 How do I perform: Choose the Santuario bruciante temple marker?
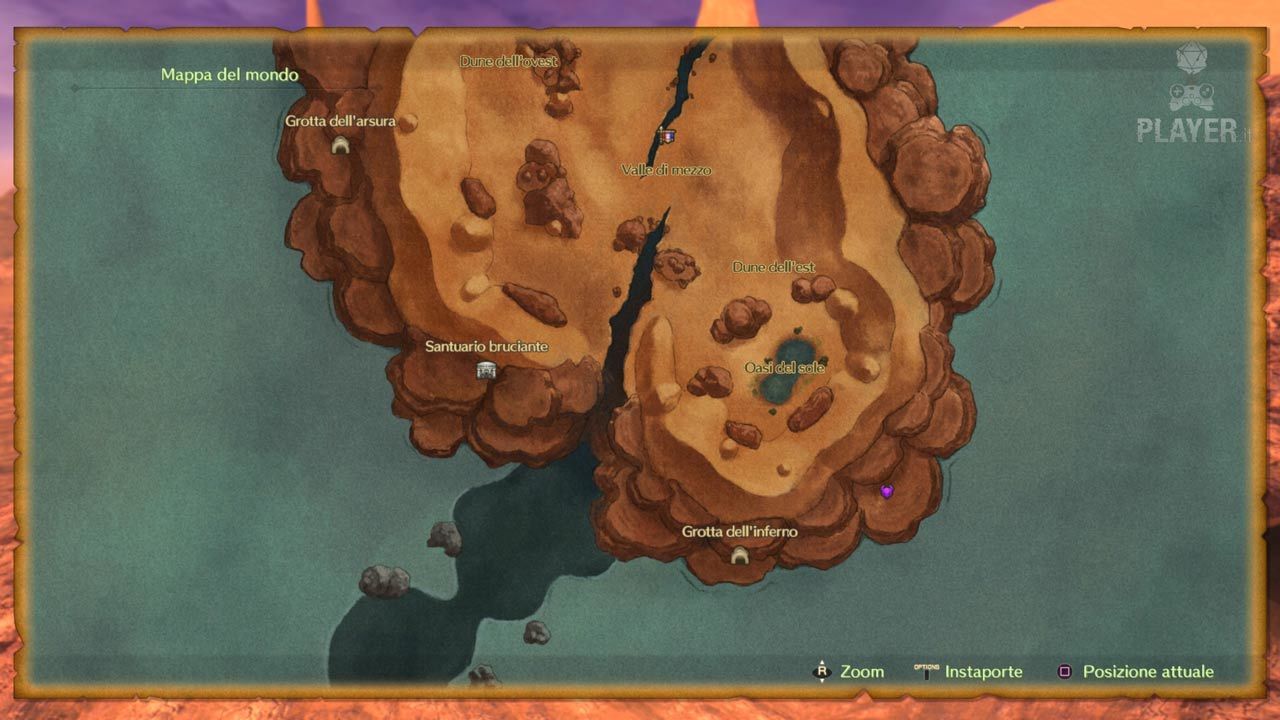click(x=487, y=371)
